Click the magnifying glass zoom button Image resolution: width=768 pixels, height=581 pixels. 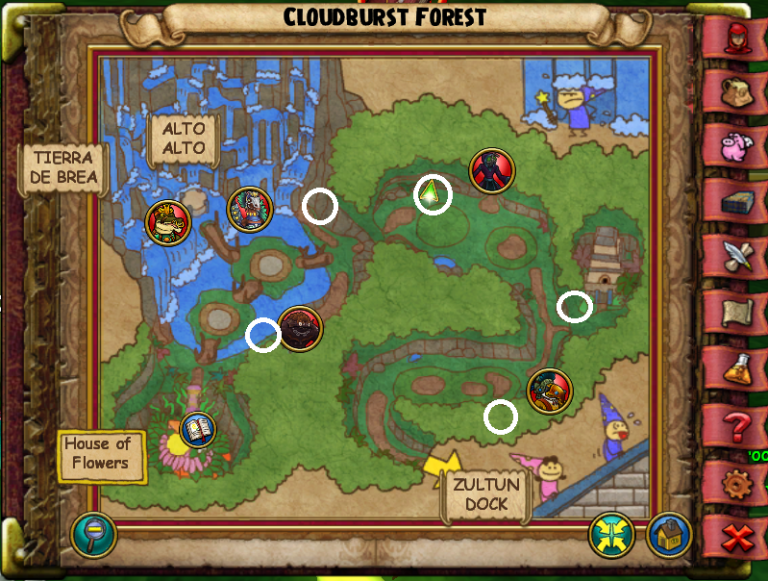pos(93,535)
